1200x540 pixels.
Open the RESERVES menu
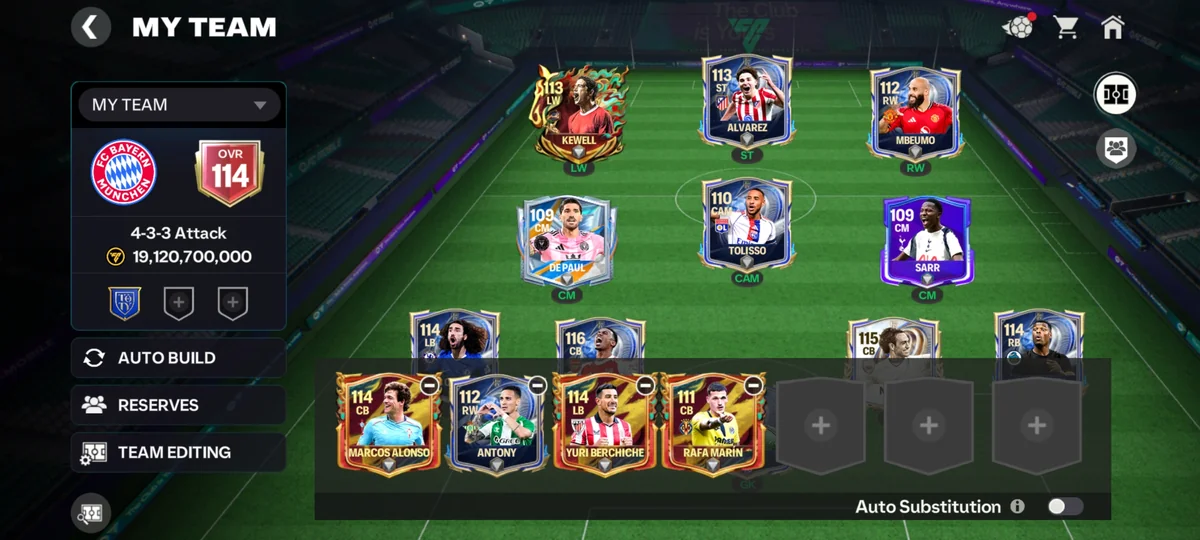(x=178, y=405)
